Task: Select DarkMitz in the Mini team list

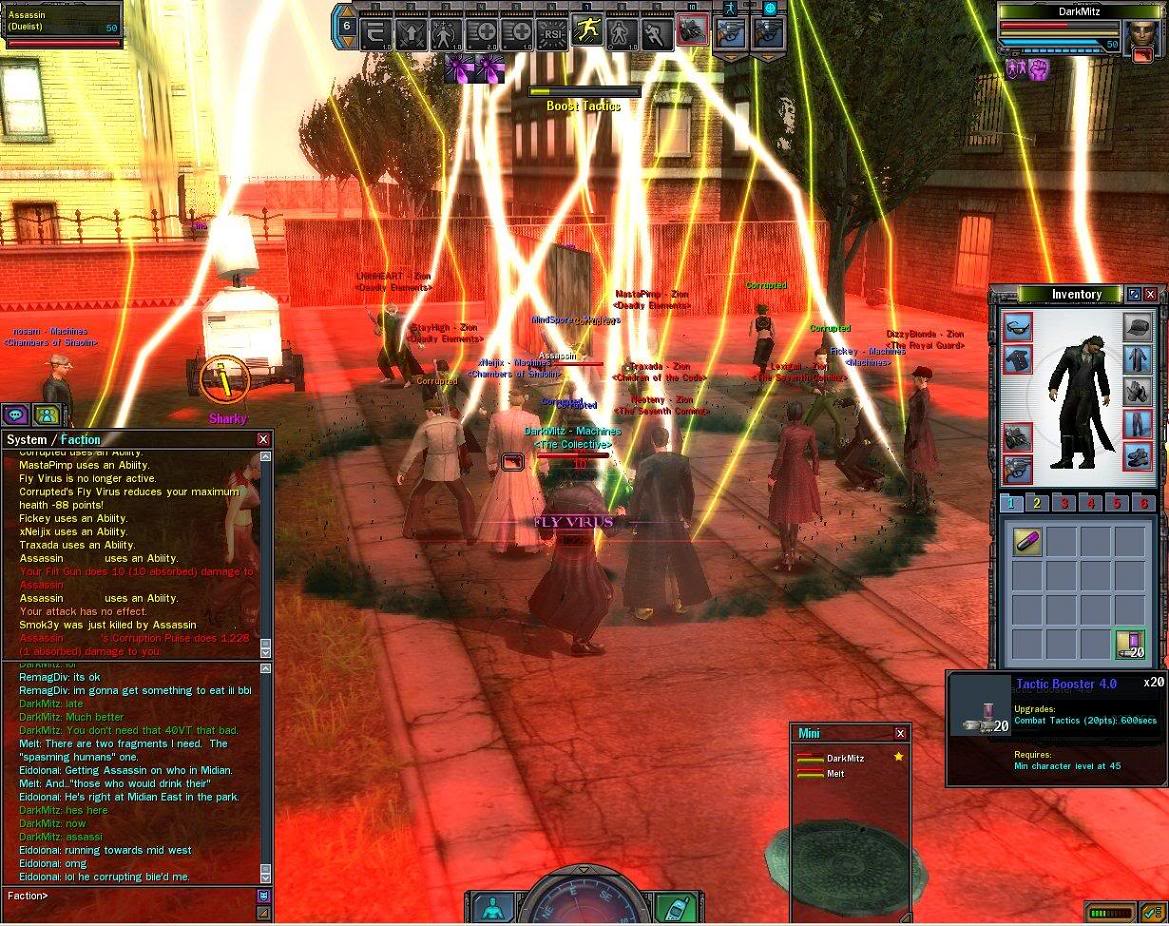Action: pos(845,758)
